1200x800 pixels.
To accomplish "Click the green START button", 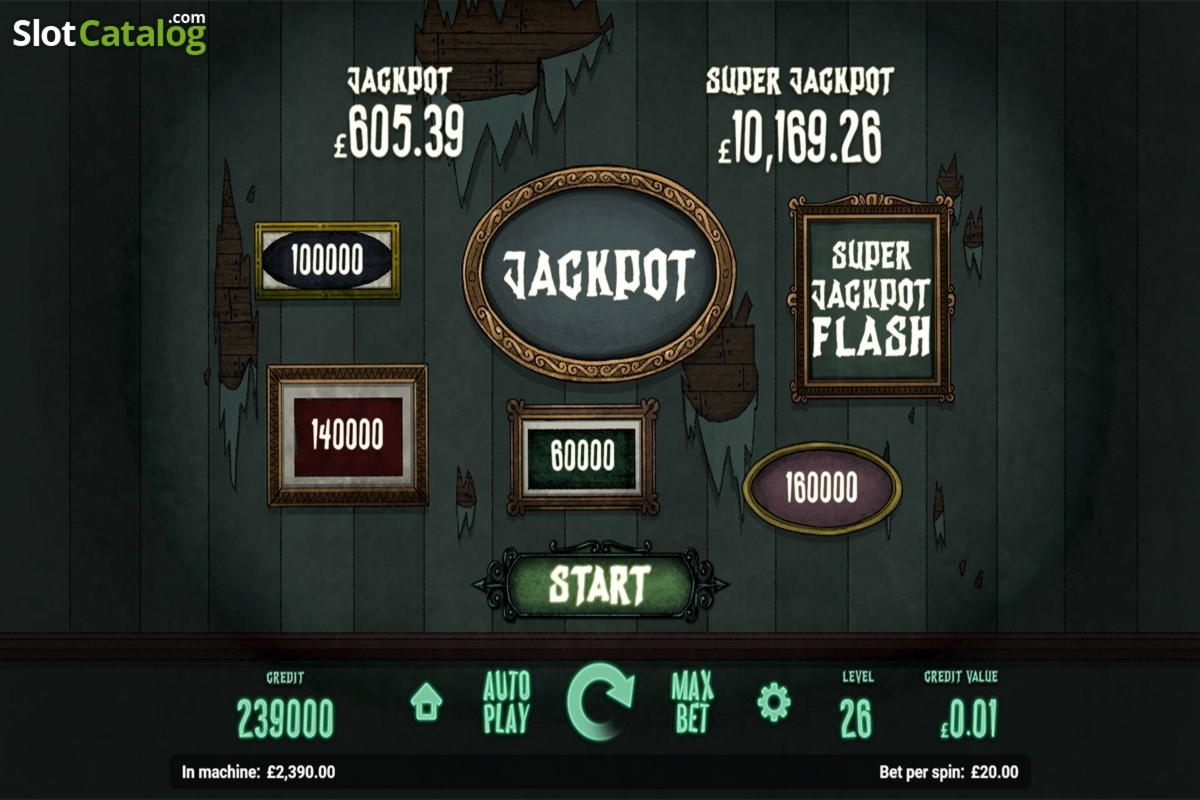I will click(x=599, y=583).
